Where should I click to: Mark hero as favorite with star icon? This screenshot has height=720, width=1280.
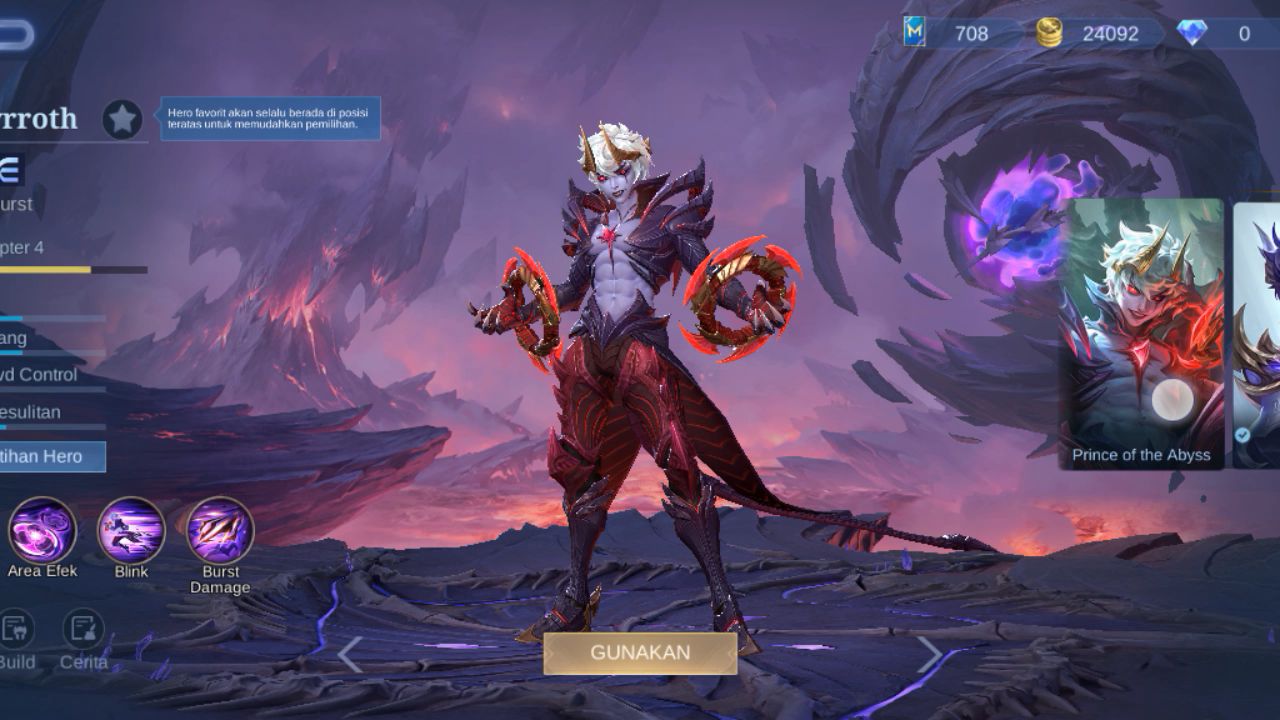point(122,120)
